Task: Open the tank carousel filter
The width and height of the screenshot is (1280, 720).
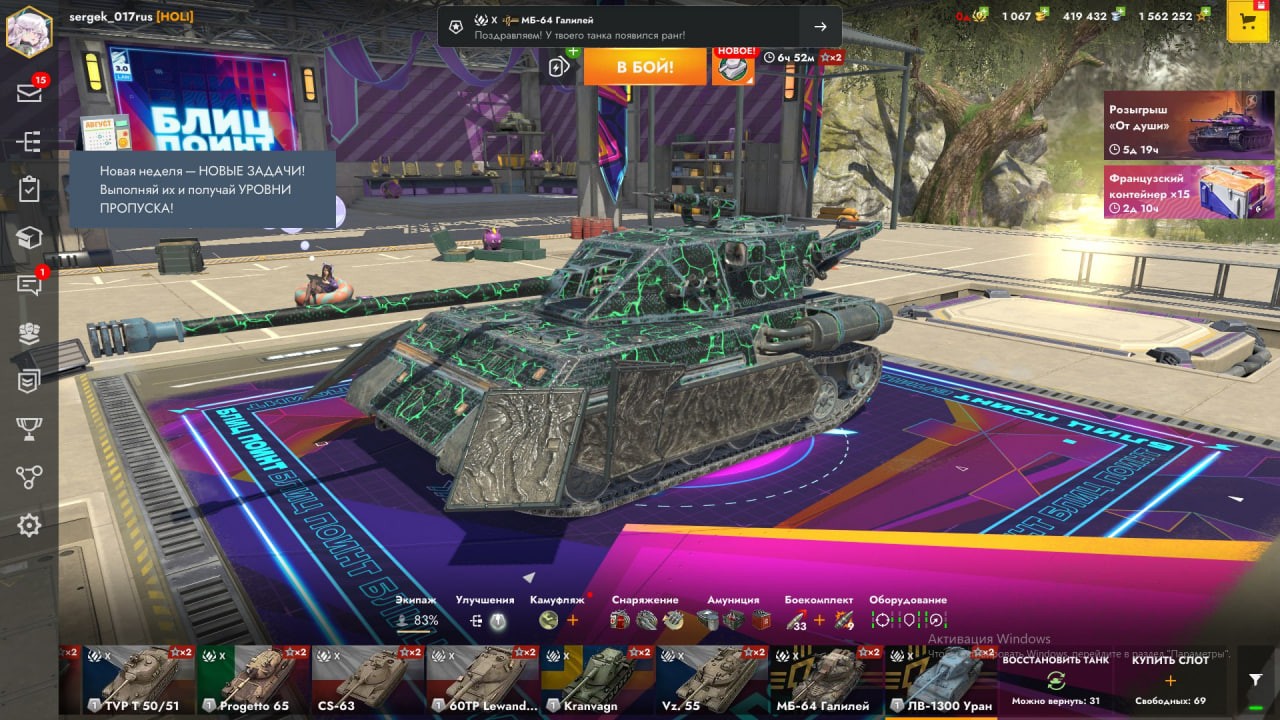Action: pos(1256,680)
